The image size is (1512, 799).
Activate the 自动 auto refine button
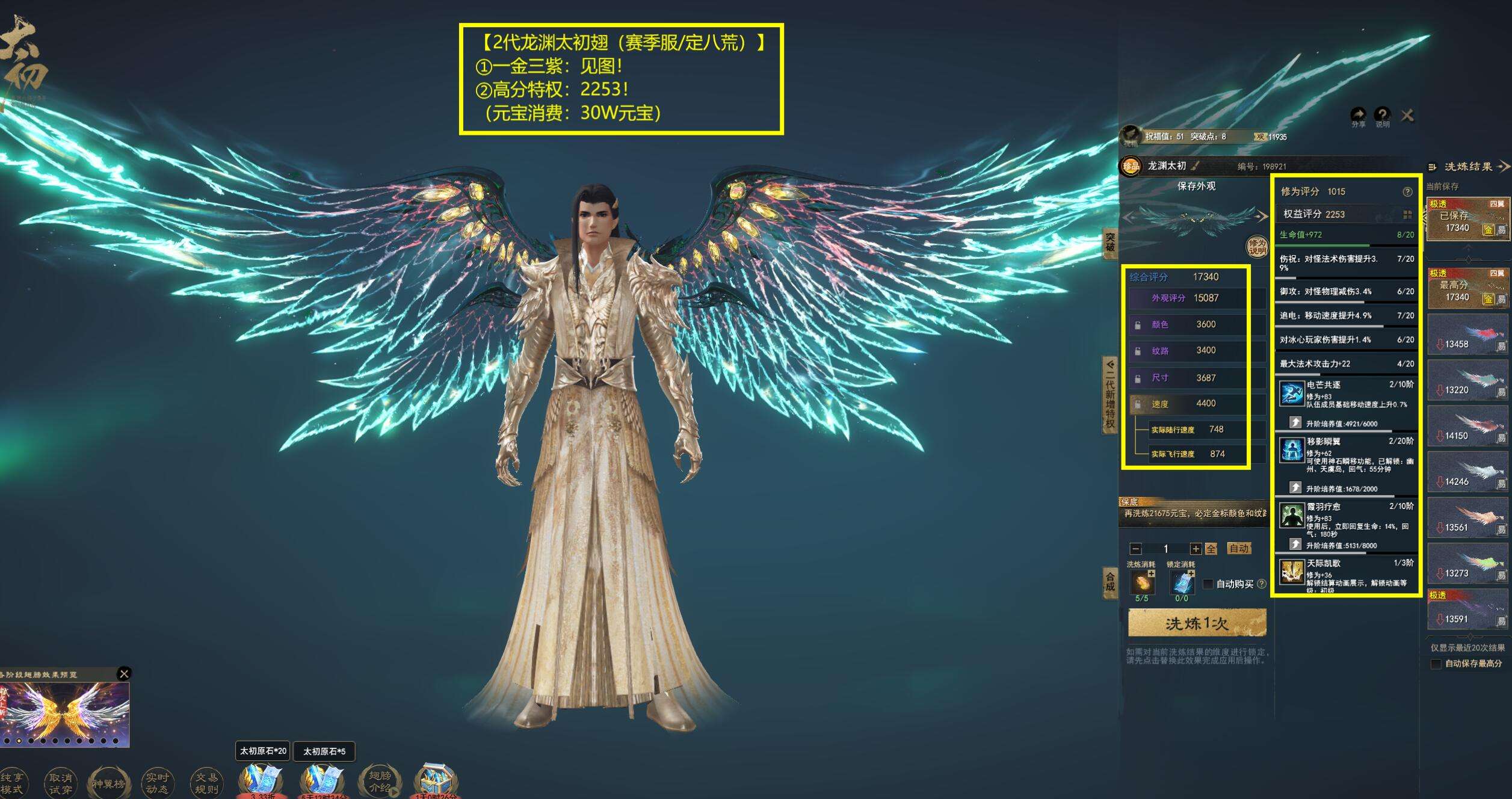pos(1239,548)
